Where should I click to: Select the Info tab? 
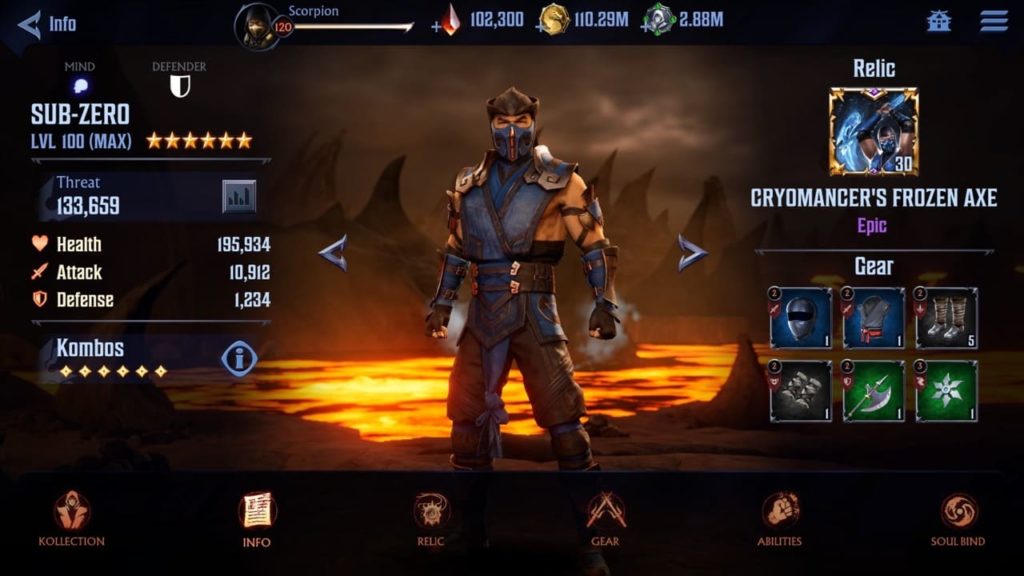pyautogui.click(x=257, y=517)
